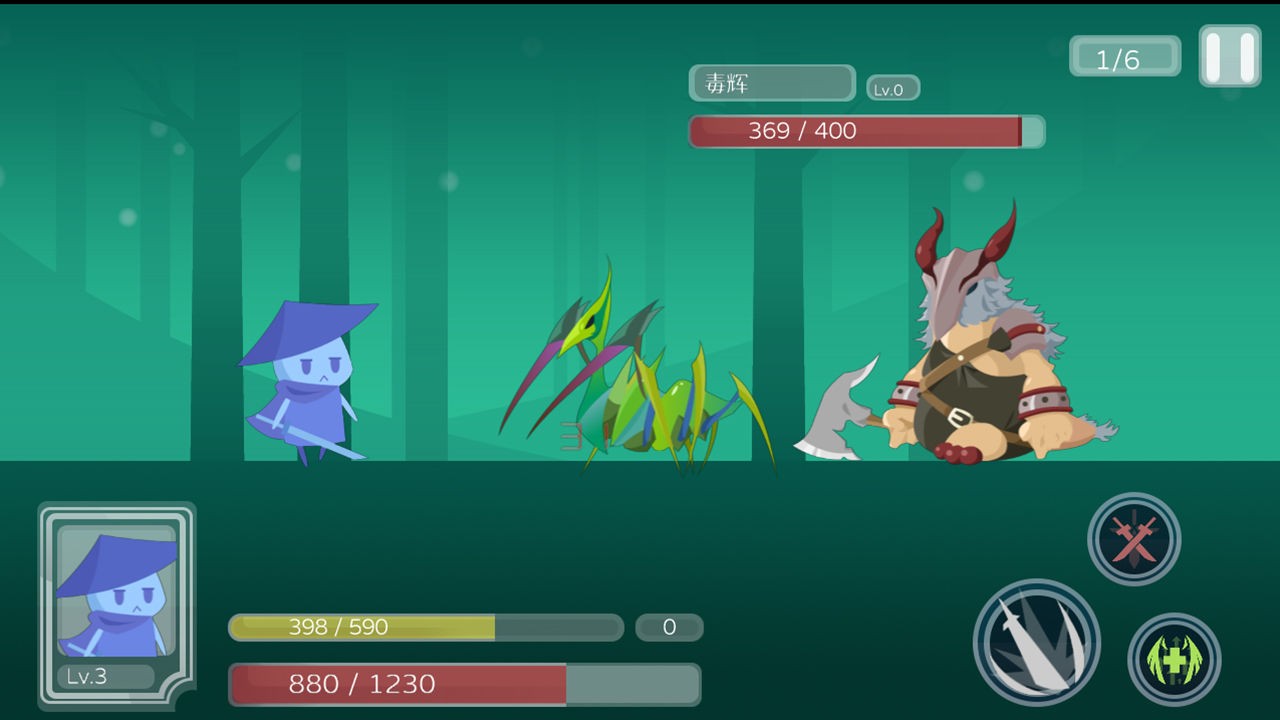The image size is (1280, 720).
Task: Open the counter badge showing 0
Action: click(x=669, y=628)
